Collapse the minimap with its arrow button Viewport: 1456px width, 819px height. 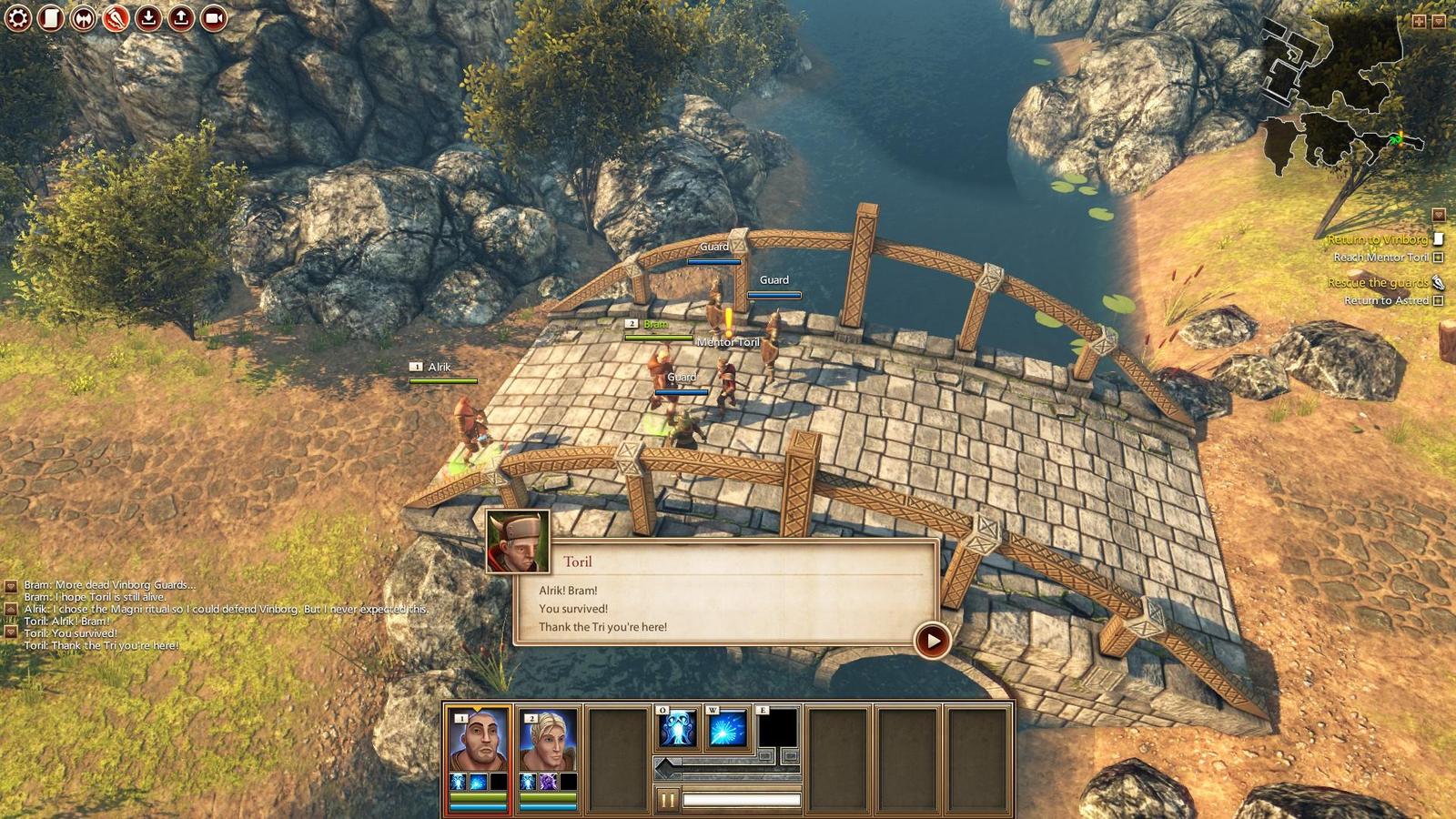click(x=1439, y=20)
